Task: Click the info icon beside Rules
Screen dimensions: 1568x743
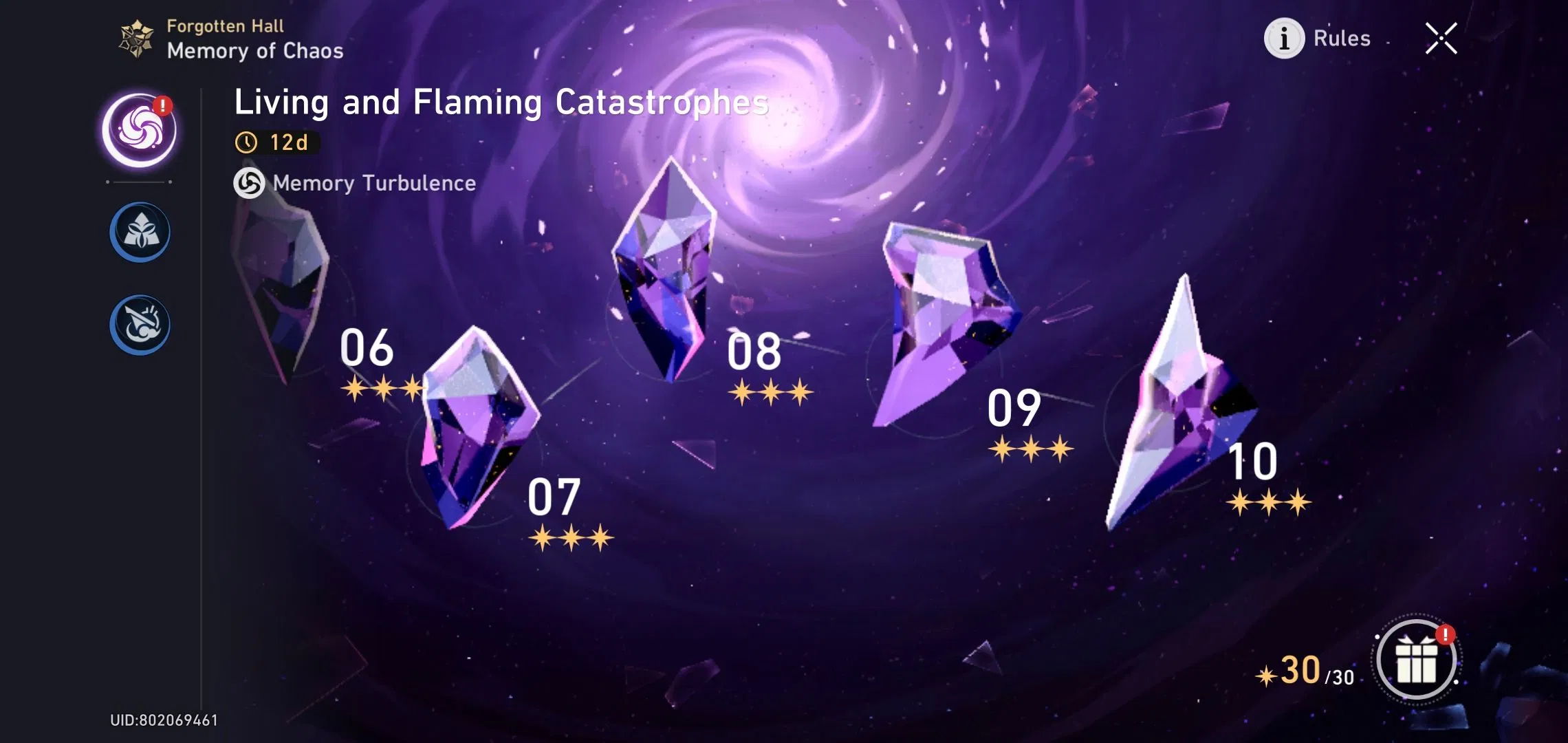Action: [x=1285, y=39]
